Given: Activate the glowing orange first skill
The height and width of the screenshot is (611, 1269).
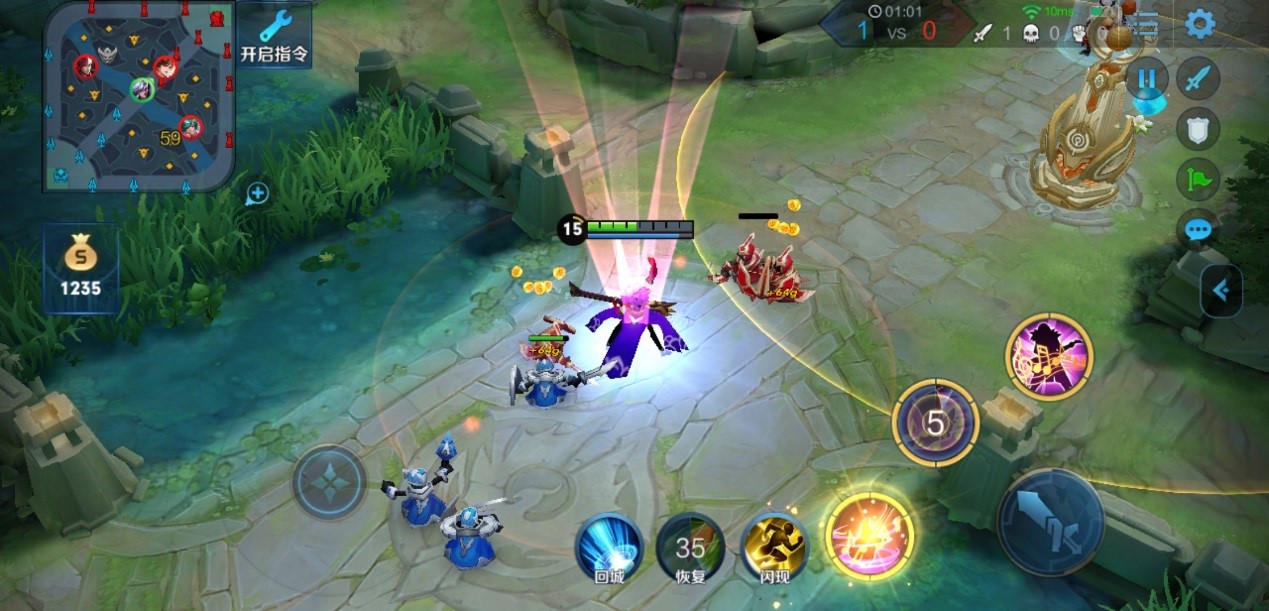Looking at the screenshot, I should coord(869,535).
